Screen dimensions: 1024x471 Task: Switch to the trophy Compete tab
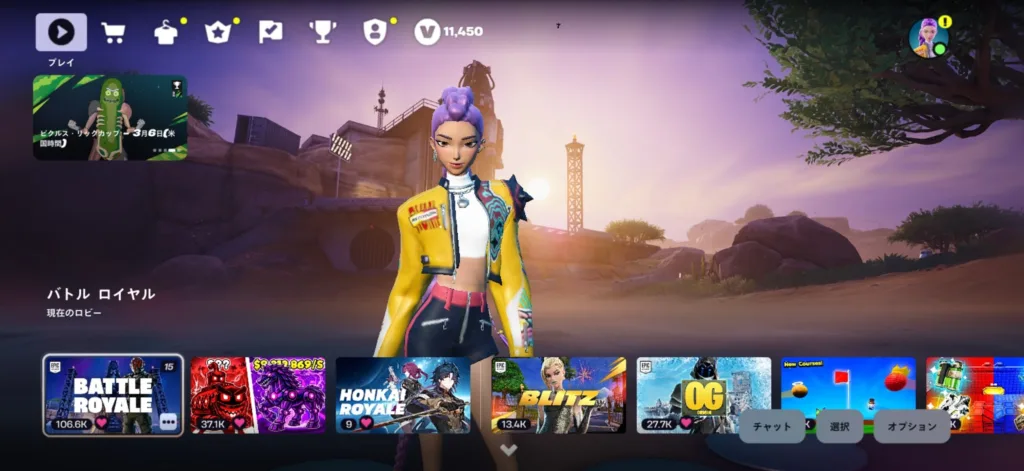[x=322, y=32]
